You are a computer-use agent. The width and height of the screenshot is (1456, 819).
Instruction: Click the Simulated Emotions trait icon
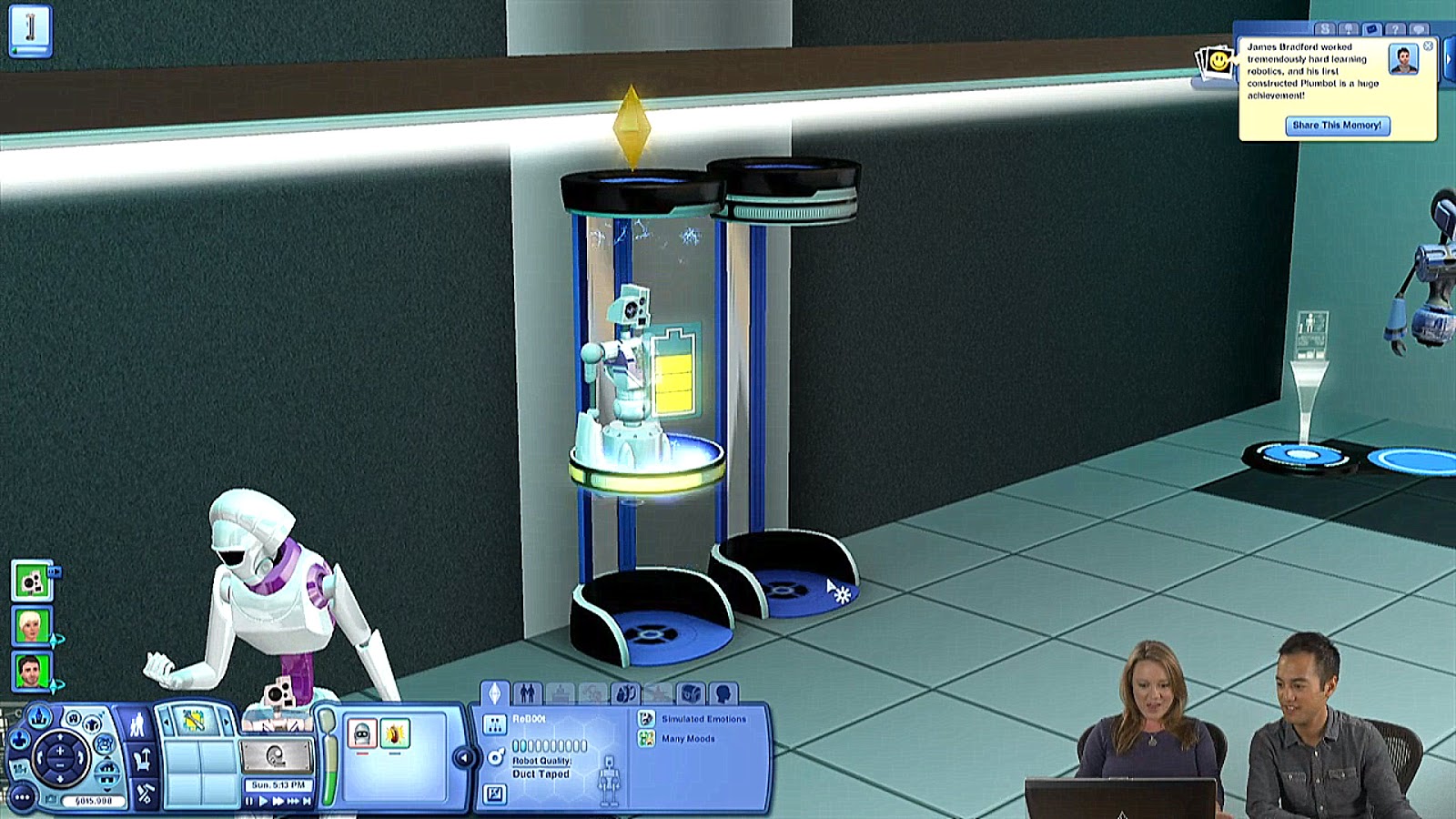point(646,719)
